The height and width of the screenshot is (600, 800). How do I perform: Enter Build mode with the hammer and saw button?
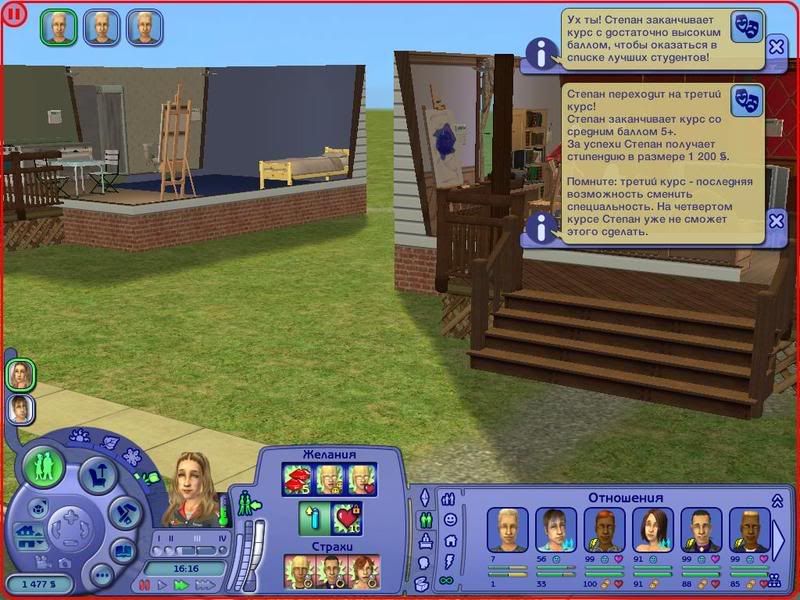coord(123,513)
